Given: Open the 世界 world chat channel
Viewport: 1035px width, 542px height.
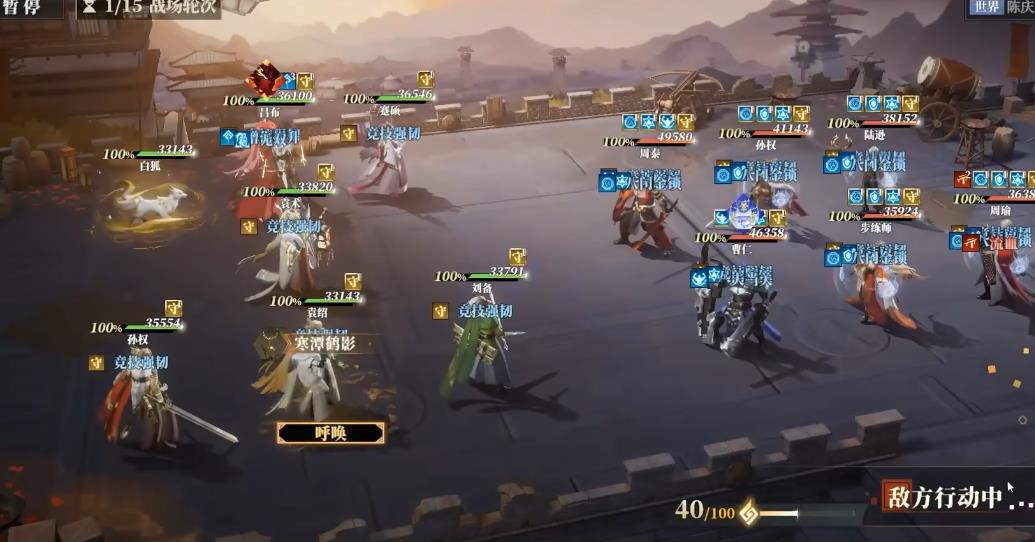Looking at the screenshot, I should tap(985, 8).
